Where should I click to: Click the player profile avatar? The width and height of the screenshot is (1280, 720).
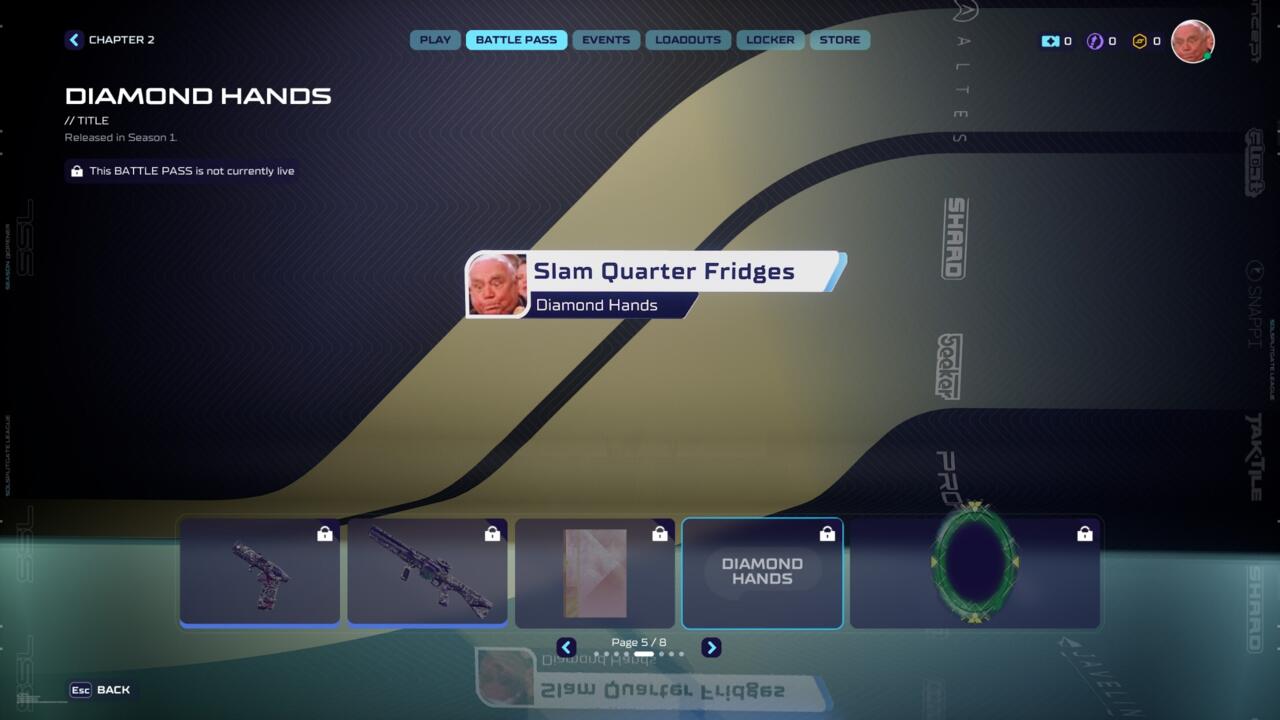1192,41
